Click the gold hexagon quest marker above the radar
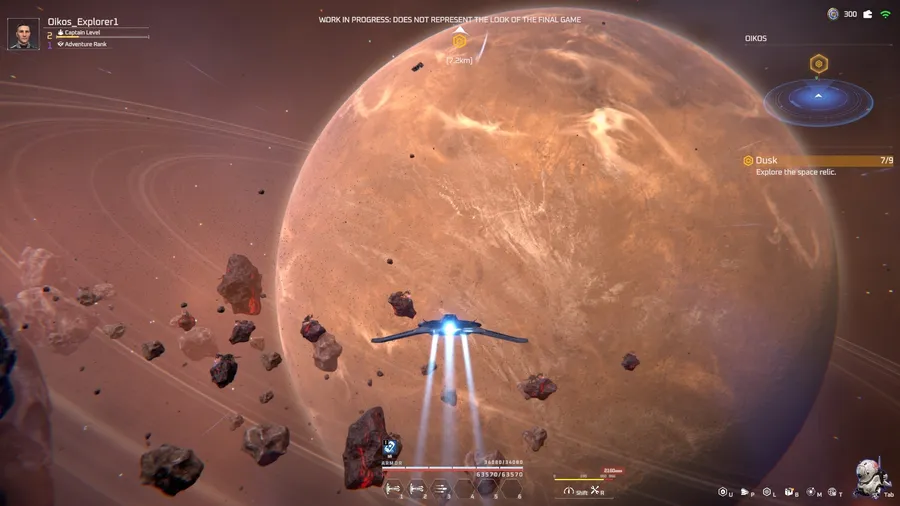The width and height of the screenshot is (900, 506). click(x=818, y=64)
